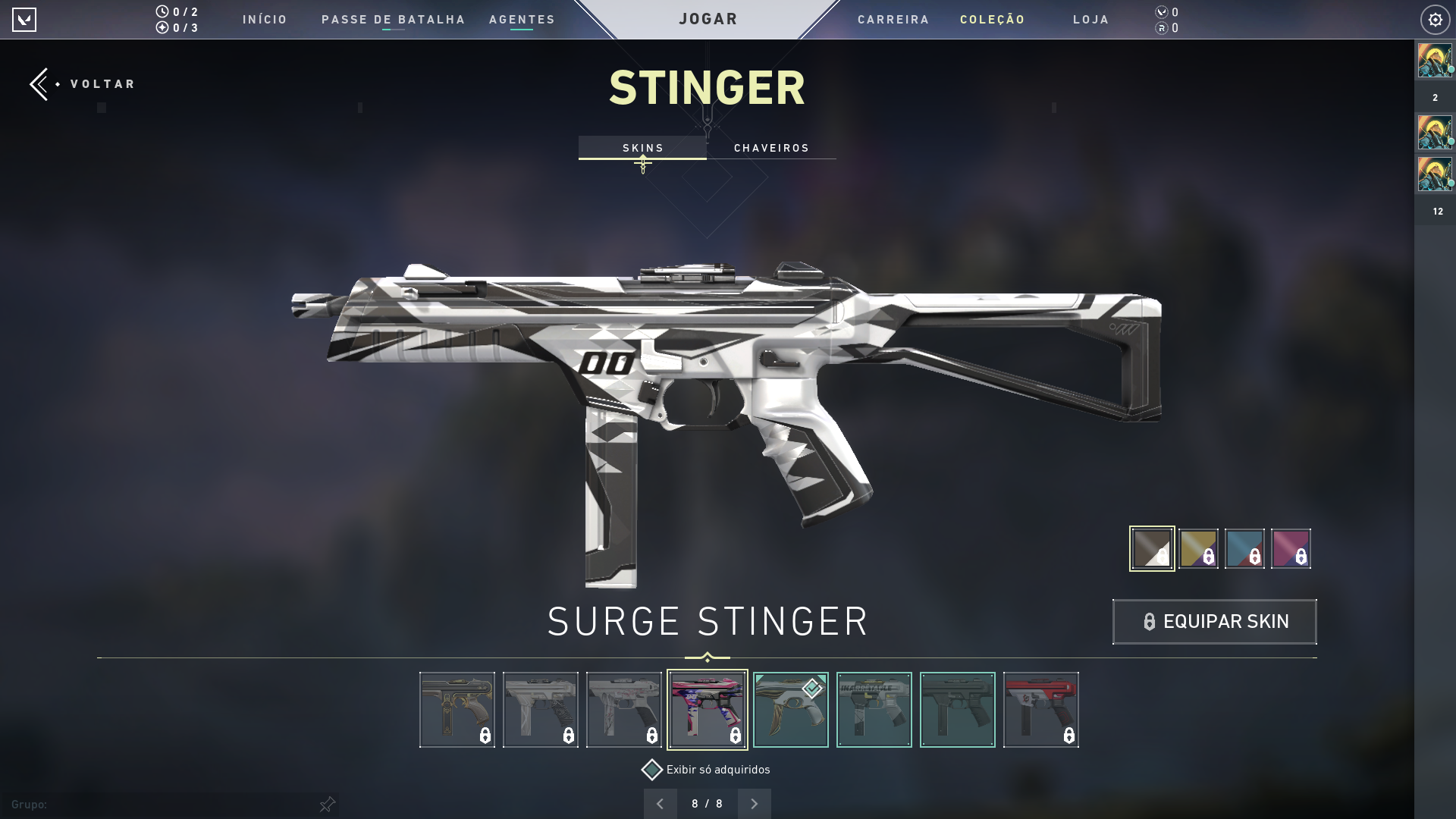The image size is (1456, 819).
Task: Click the back chevron beside VOLTAR
Action: tap(39, 83)
